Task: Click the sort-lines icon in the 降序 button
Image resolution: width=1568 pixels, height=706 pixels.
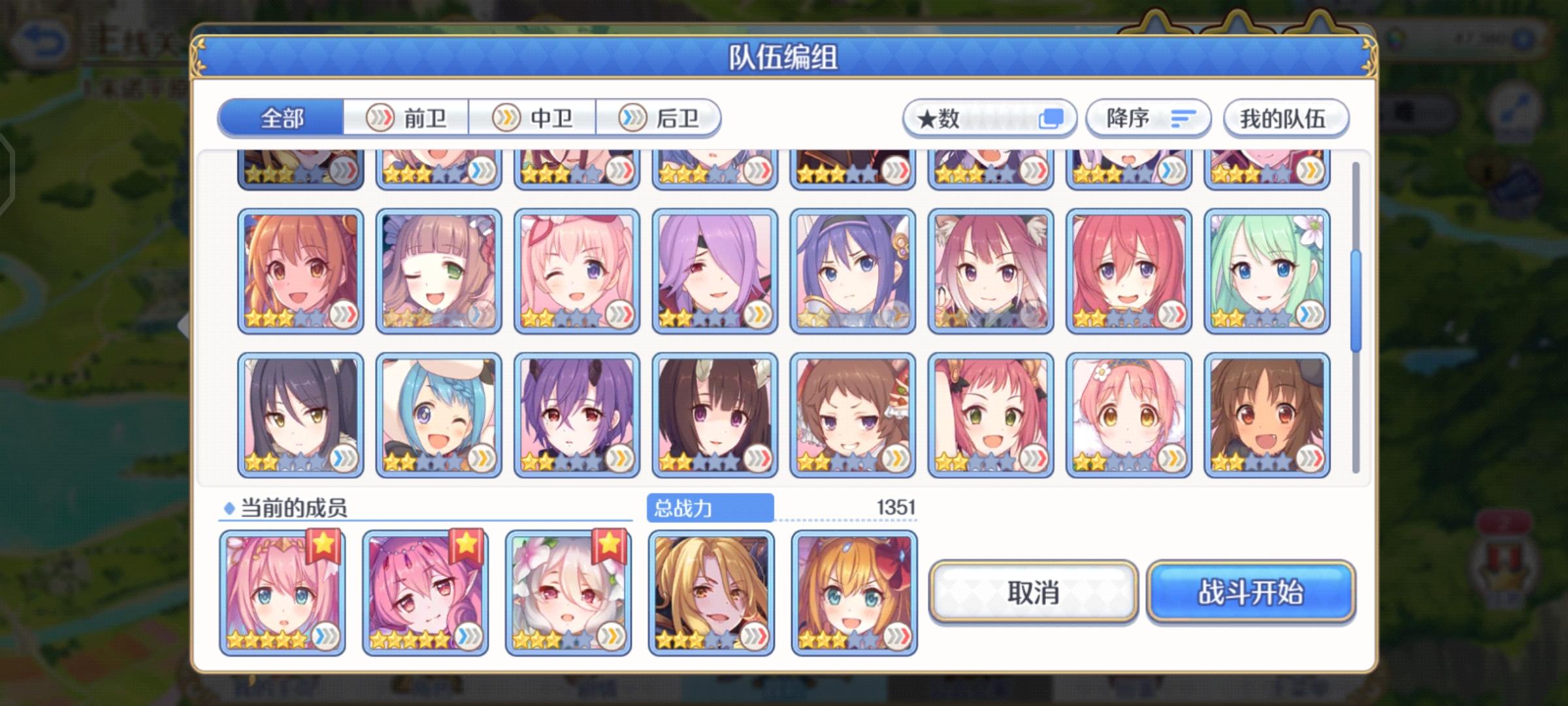Action: 1184,118
